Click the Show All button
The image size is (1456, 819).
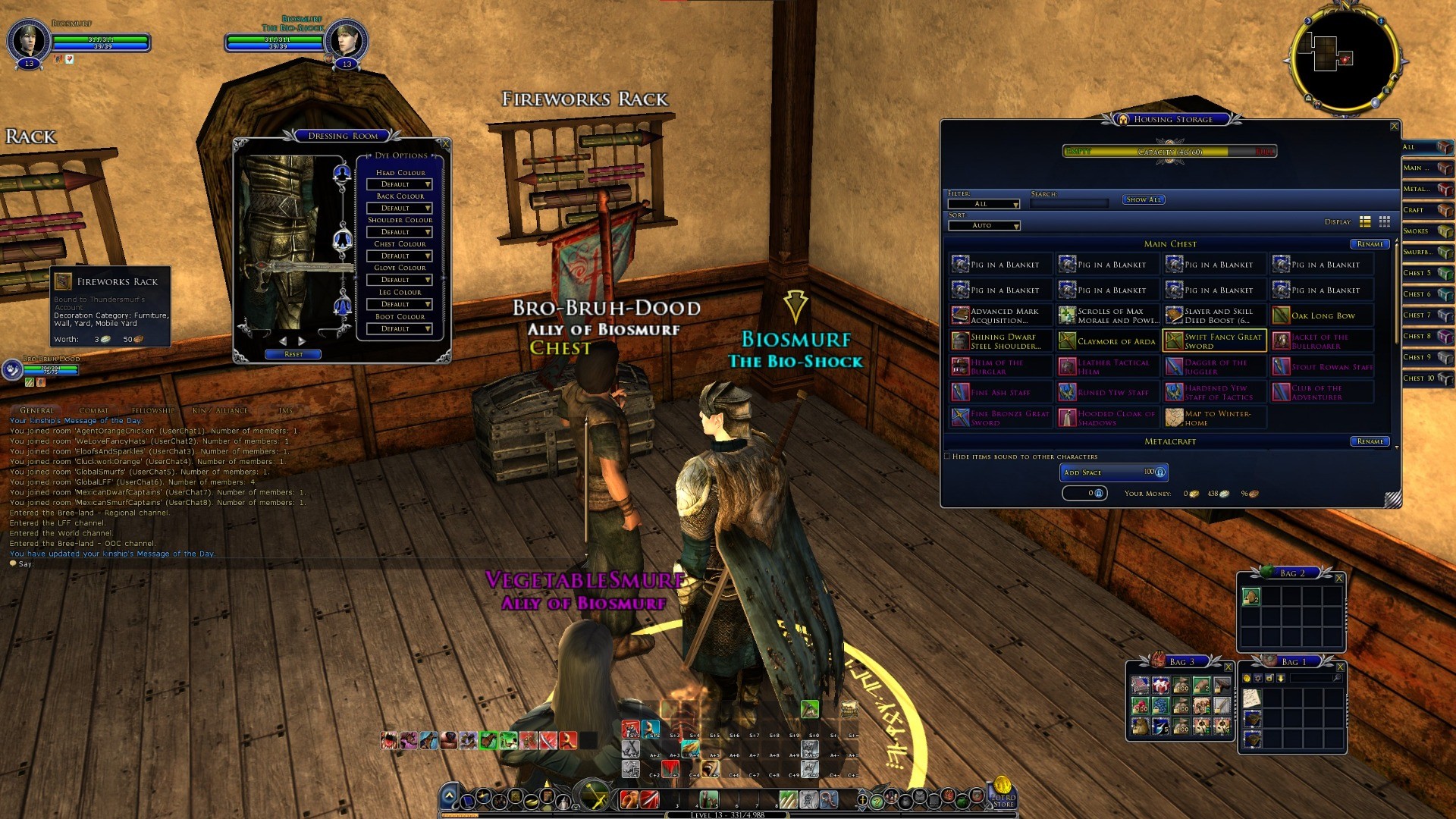pyautogui.click(x=1143, y=200)
